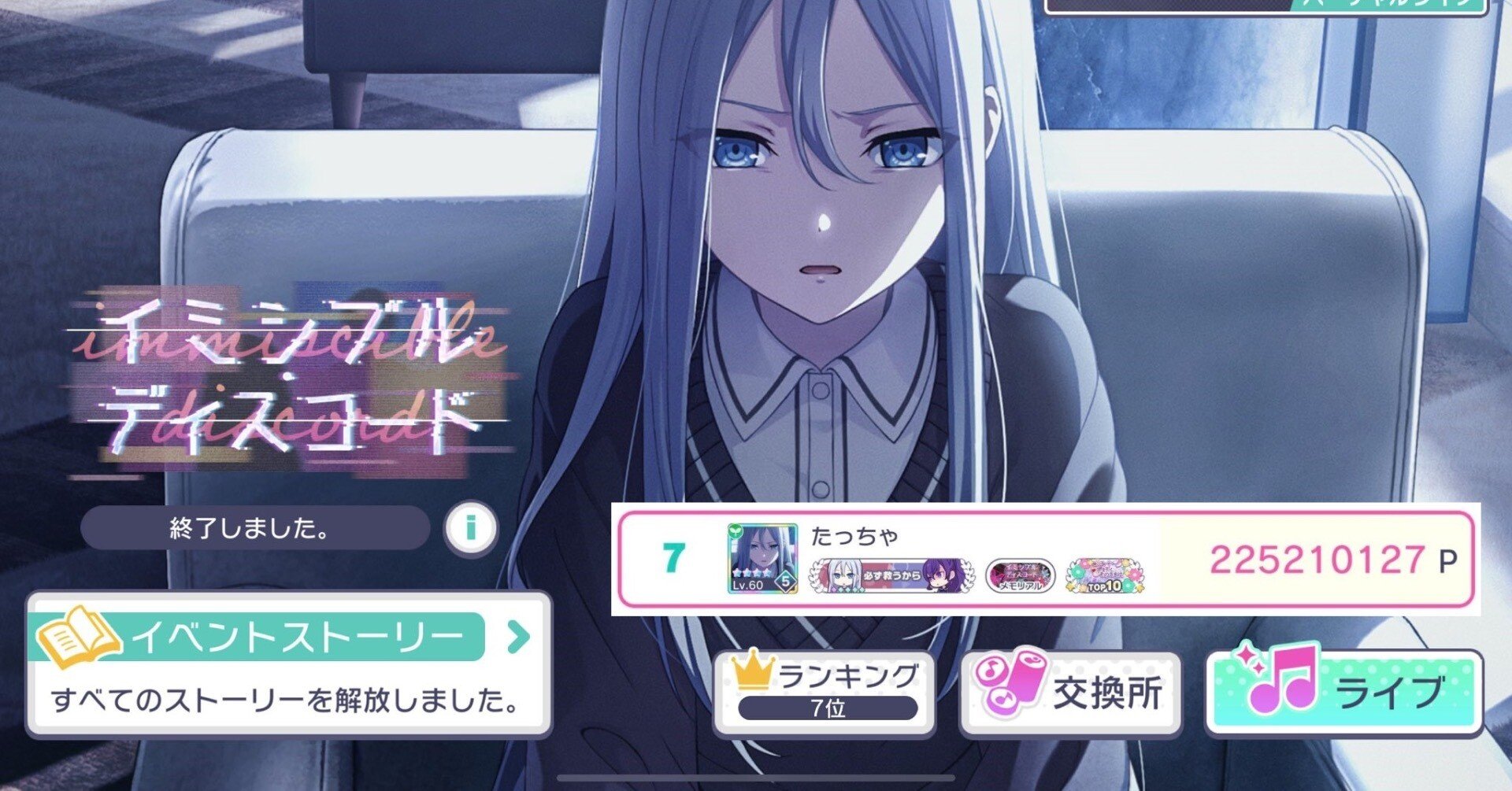Open the TOP10 flower wreath badge
The width and height of the screenshot is (1512, 791).
click(x=1103, y=574)
